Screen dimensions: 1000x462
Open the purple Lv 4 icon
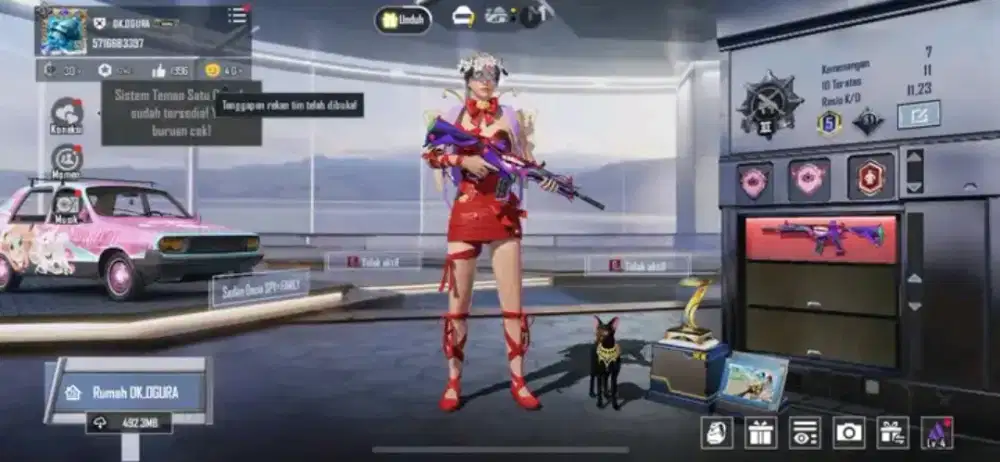[x=937, y=432]
